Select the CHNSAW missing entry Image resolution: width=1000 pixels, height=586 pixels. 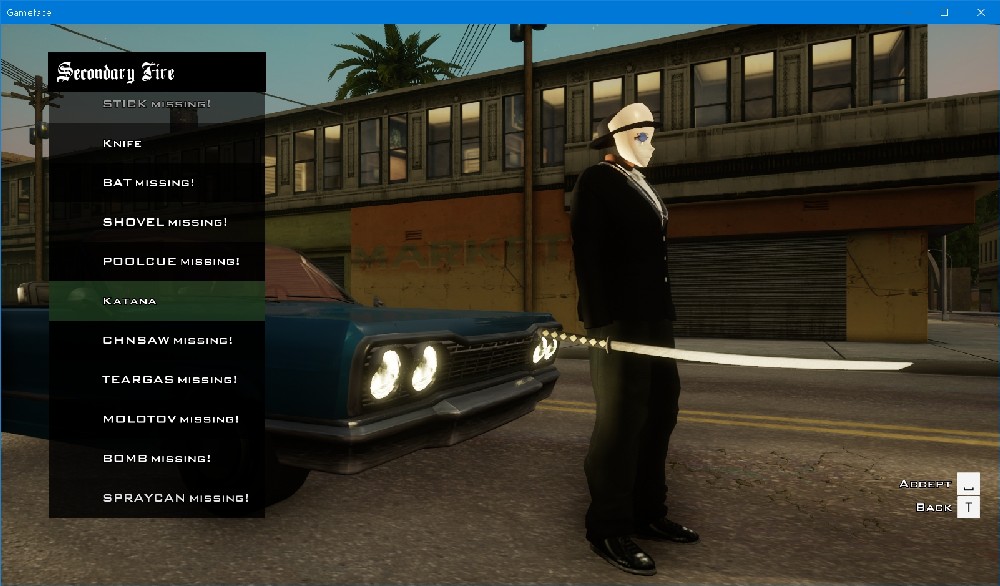tap(157, 340)
